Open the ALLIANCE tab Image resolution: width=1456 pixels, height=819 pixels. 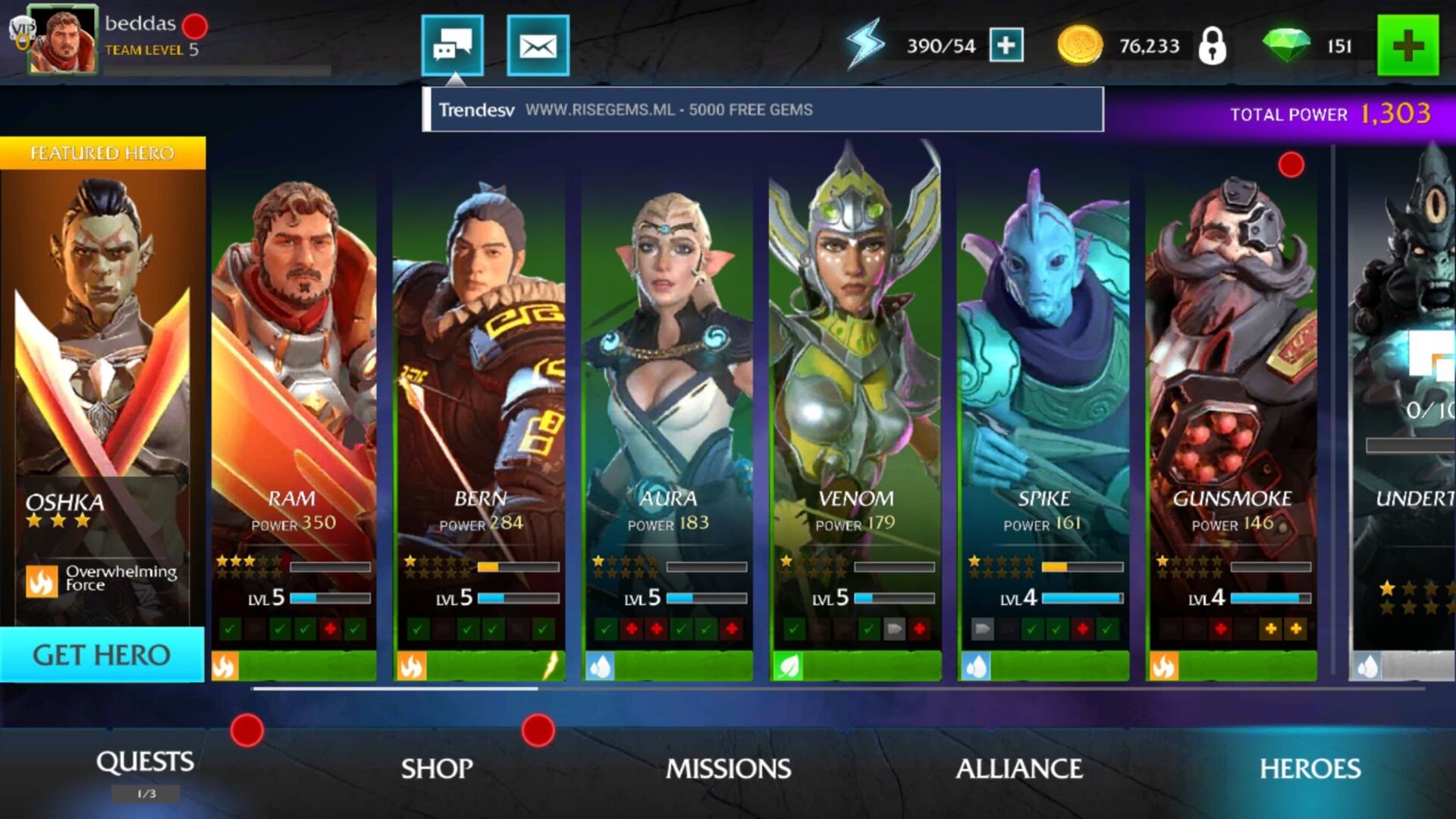pyautogui.click(x=1019, y=769)
